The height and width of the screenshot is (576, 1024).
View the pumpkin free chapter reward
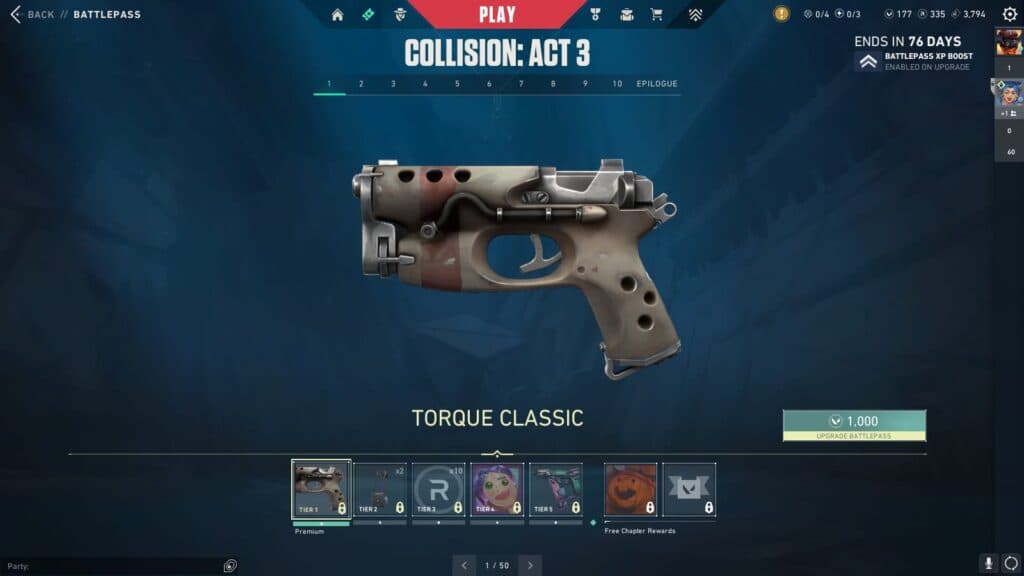pos(631,489)
